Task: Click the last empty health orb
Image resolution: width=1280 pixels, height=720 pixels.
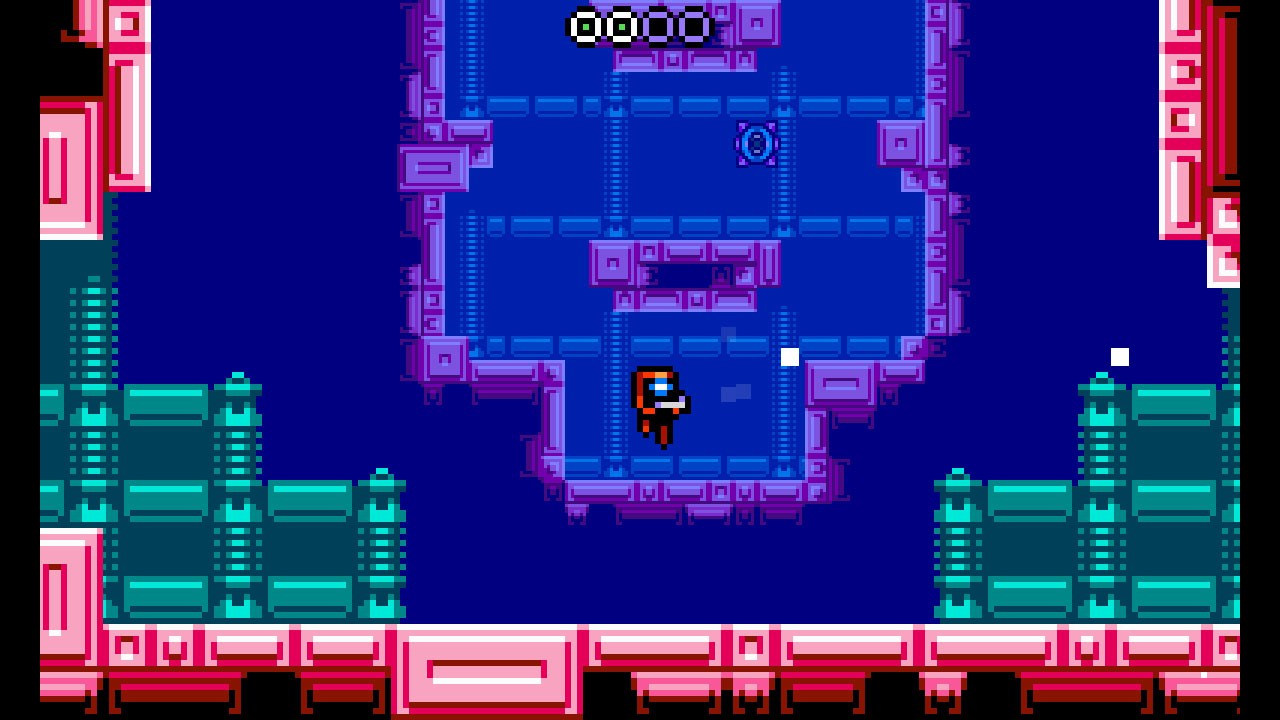Action: point(695,27)
